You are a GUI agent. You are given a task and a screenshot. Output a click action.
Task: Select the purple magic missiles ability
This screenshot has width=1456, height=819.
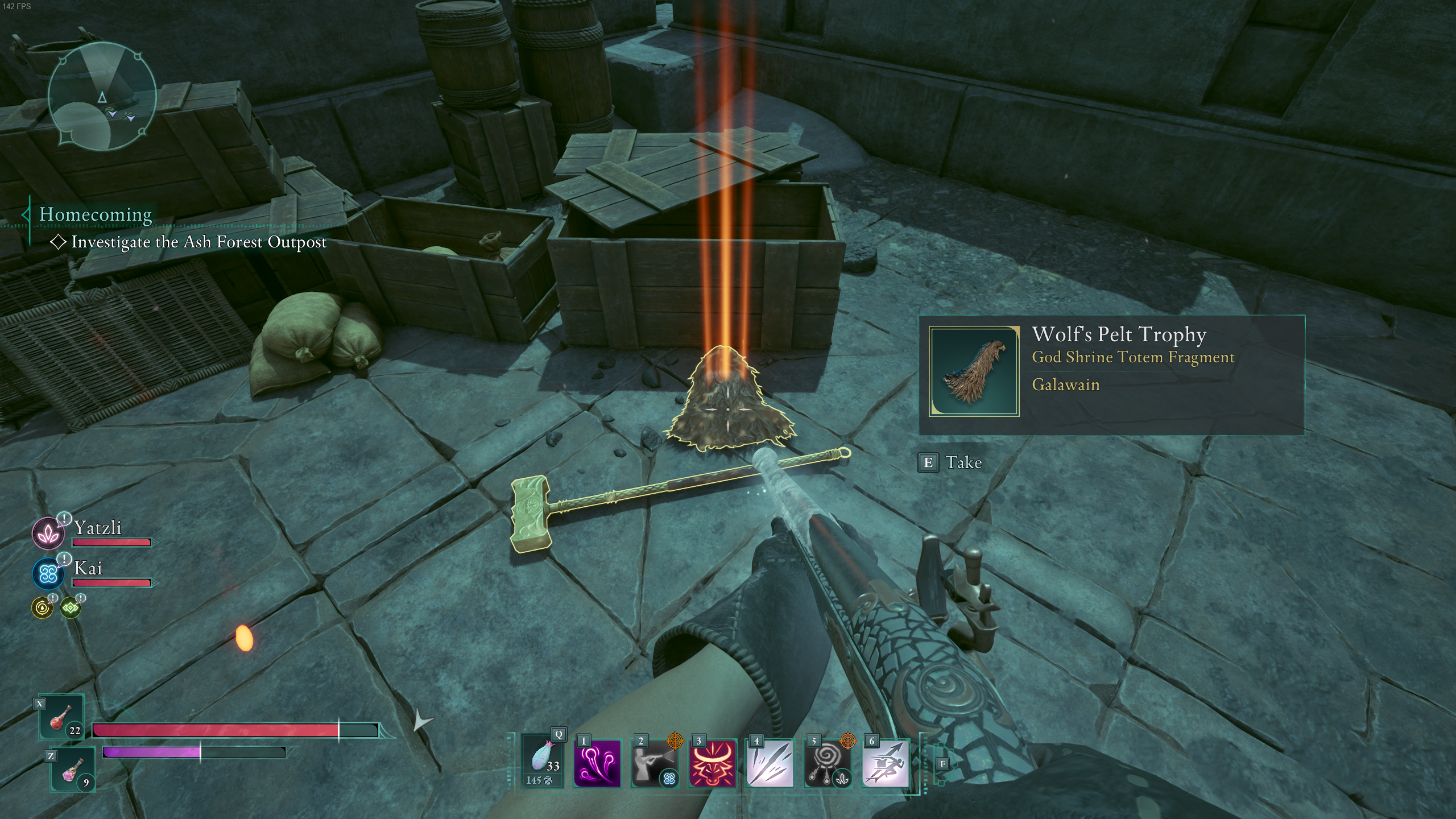click(597, 762)
